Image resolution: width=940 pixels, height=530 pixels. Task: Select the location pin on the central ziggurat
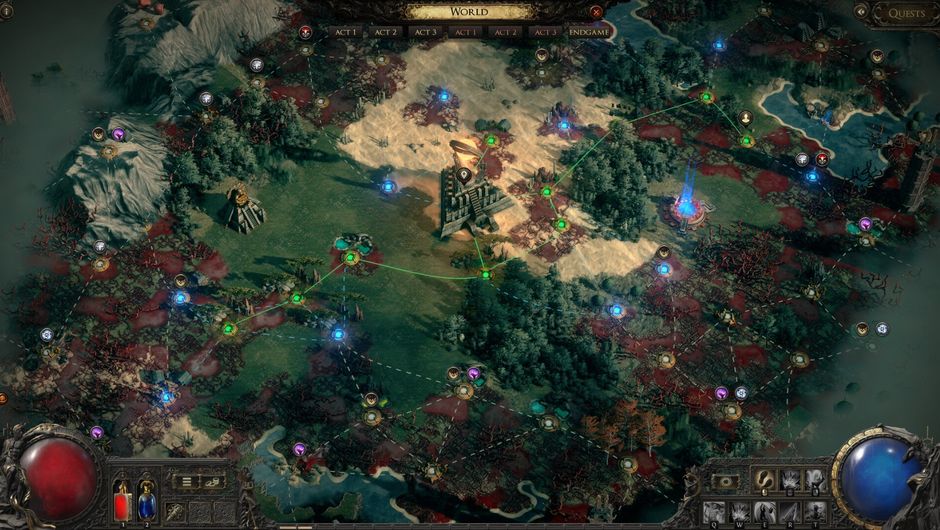464,175
